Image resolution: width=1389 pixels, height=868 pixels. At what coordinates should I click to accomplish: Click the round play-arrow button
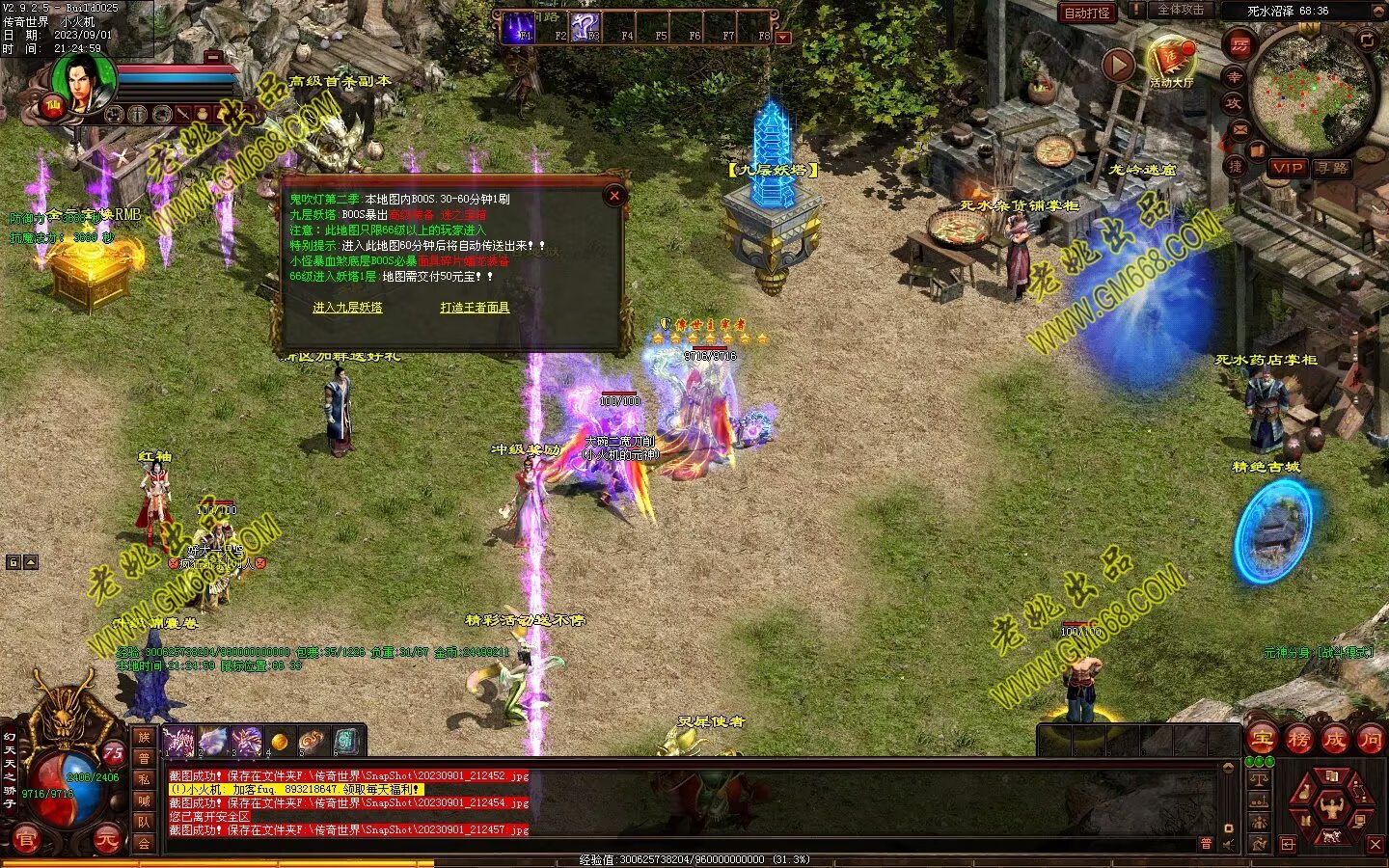(x=1118, y=66)
